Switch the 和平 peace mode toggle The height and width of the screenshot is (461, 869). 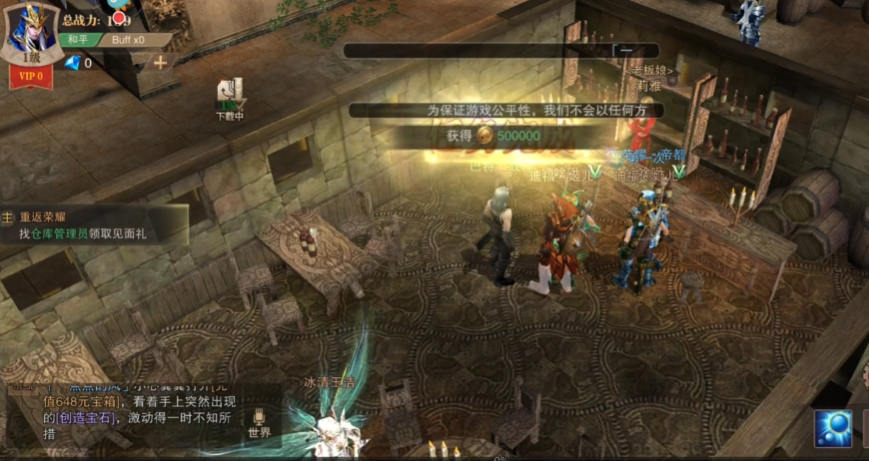pos(77,40)
